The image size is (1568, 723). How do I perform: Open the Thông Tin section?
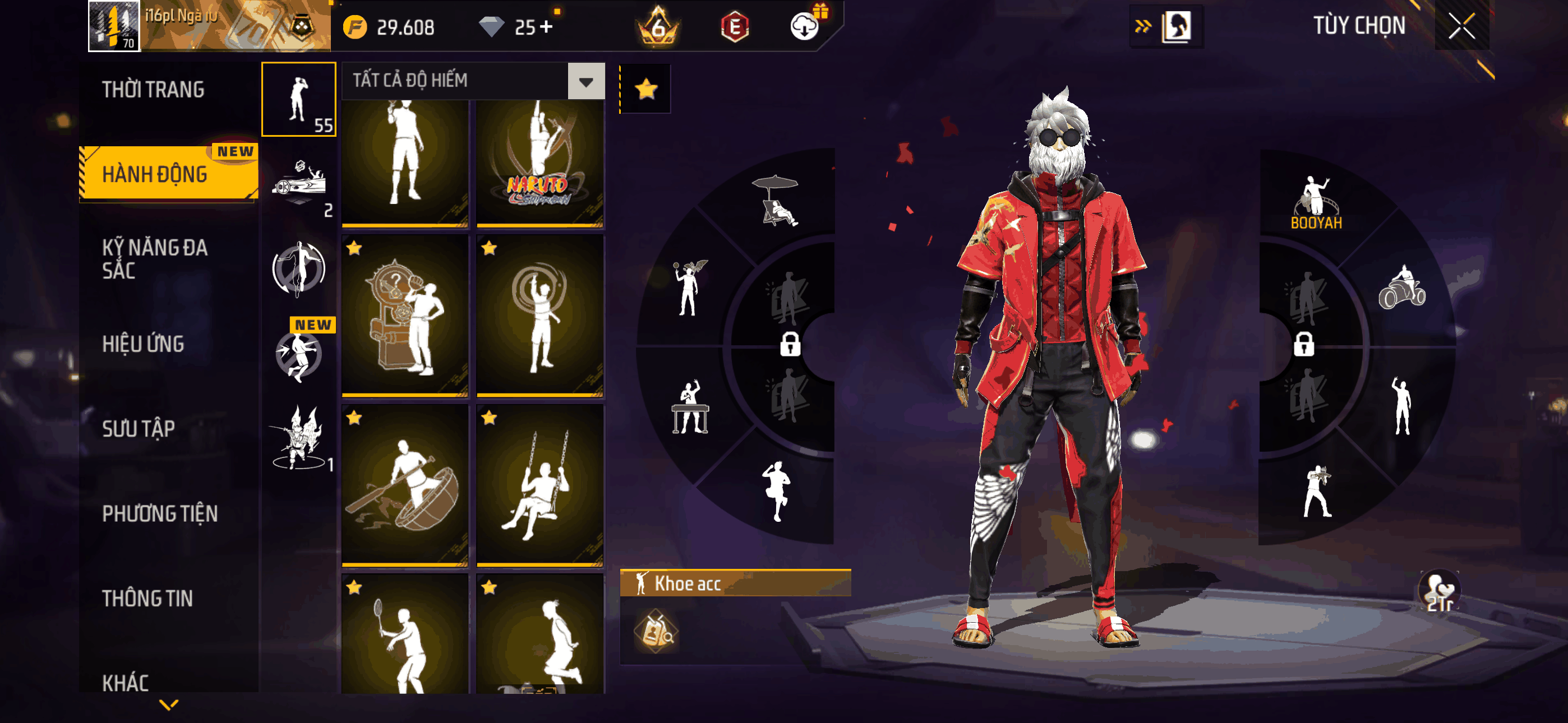click(x=147, y=598)
